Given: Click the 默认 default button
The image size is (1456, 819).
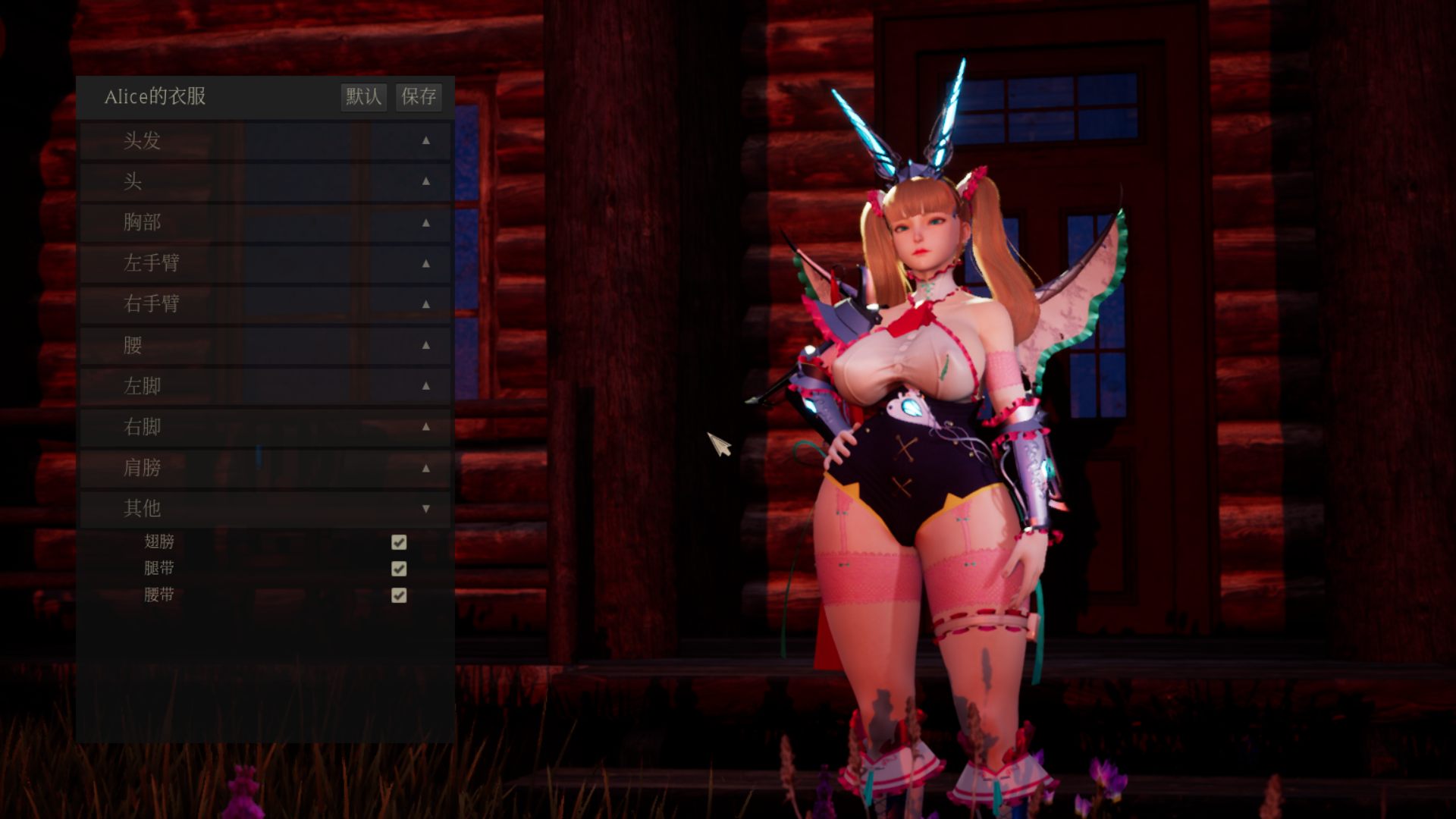Looking at the screenshot, I should click(x=363, y=96).
